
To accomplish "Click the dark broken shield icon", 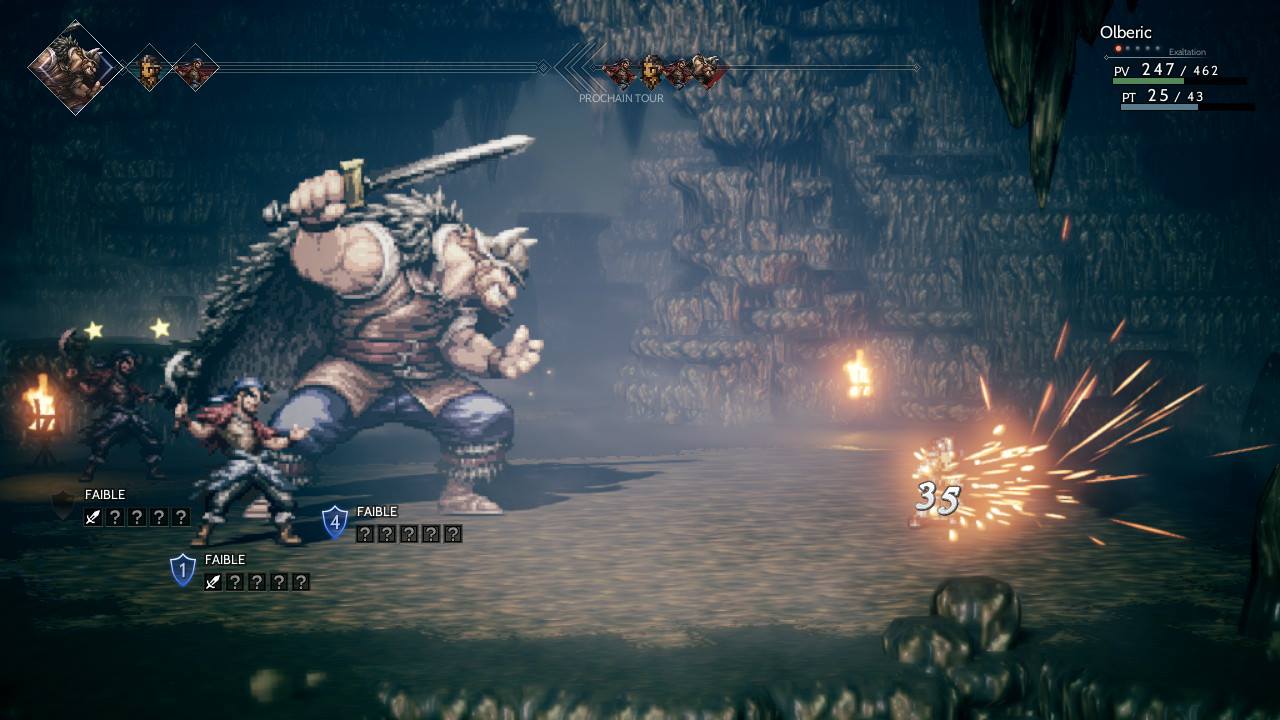I will click(64, 506).
